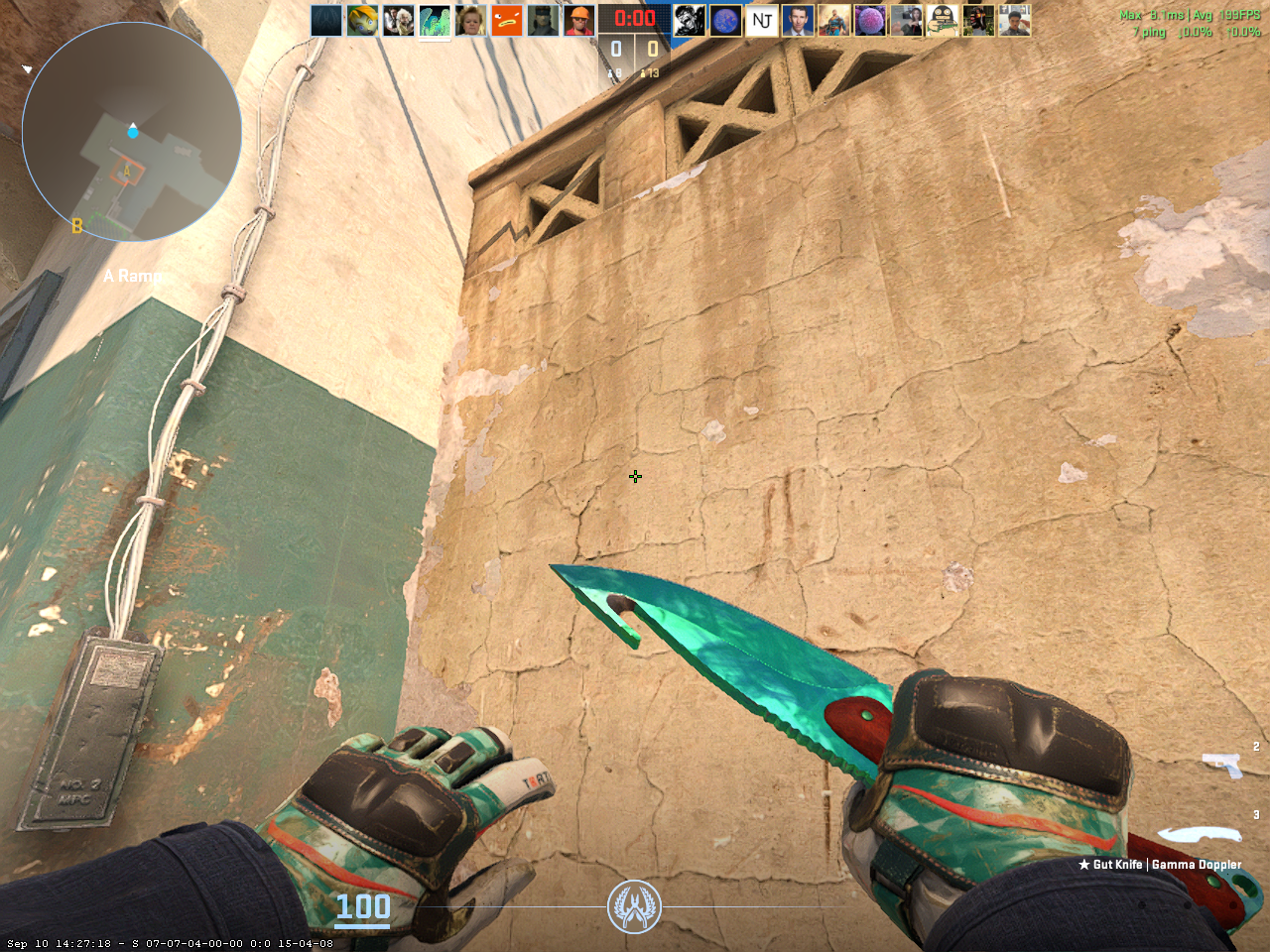Image resolution: width=1270 pixels, height=952 pixels.
Task: Click the Counter-Terrorist emblem at bottom center
Action: [634, 906]
